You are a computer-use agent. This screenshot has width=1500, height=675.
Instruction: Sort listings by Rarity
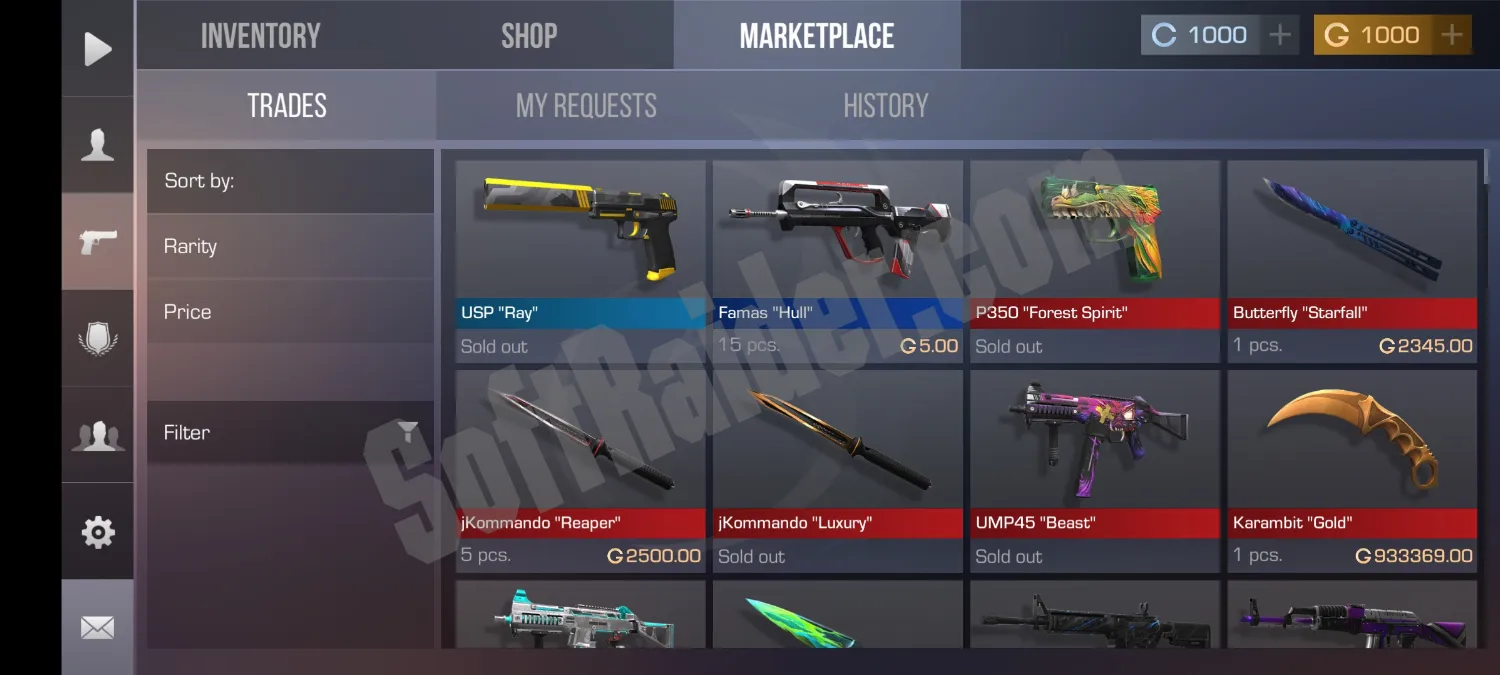(290, 246)
